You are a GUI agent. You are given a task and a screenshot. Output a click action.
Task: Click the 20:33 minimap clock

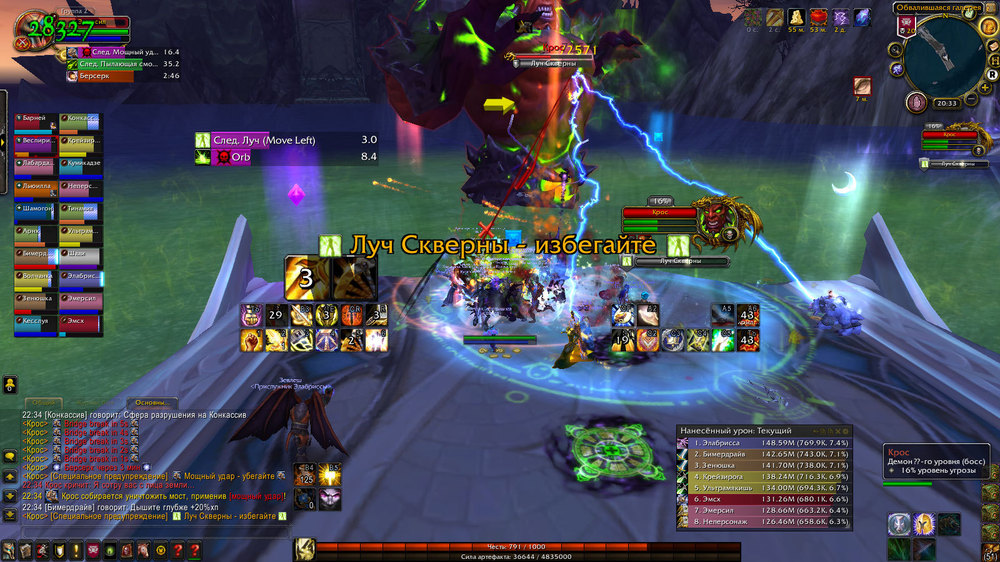(946, 103)
